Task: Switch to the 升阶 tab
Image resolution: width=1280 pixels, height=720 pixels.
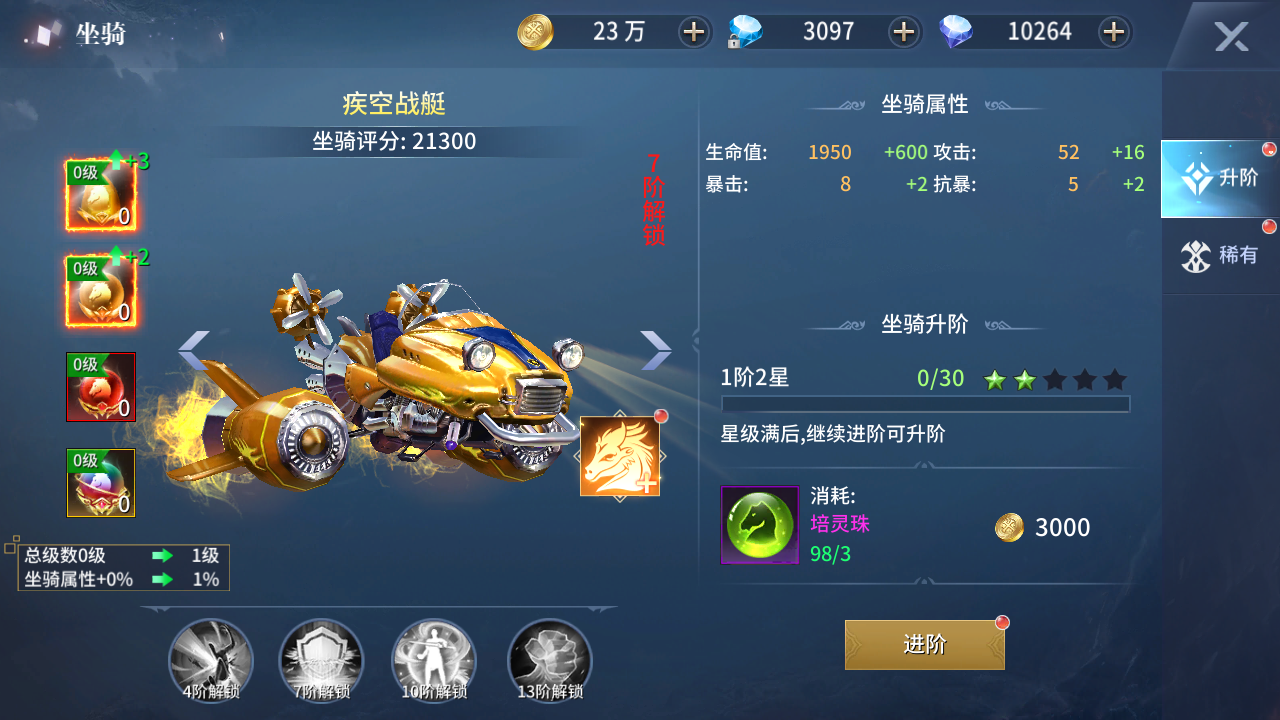Action: 1220,179
